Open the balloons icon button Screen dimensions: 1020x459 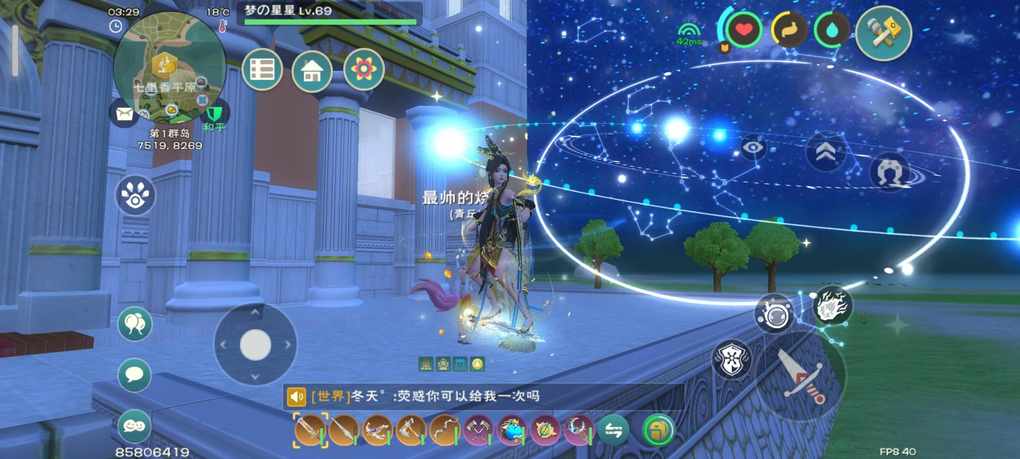click(x=134, y=324)
